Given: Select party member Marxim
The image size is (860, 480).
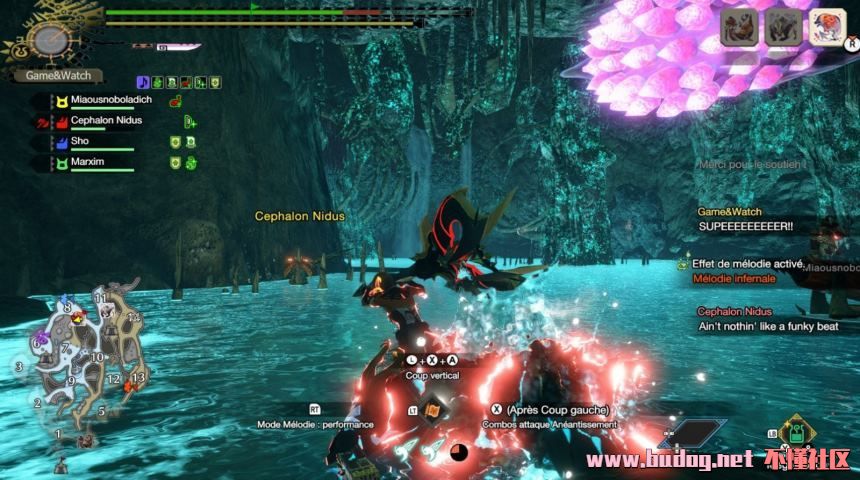Looking at the screenshot, I should pyautogui.click(x=88, y=162).
